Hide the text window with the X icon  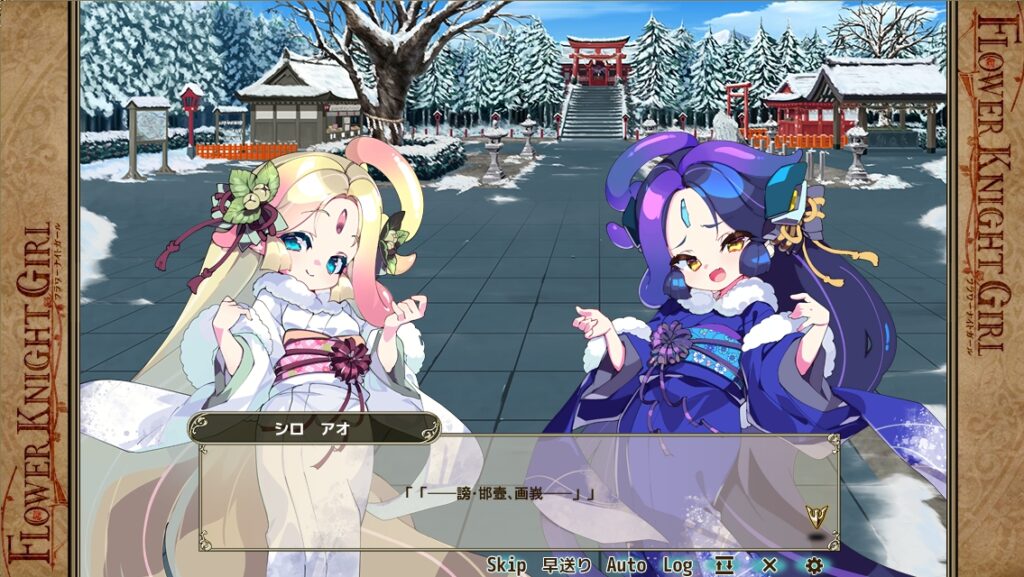point(769,565)
